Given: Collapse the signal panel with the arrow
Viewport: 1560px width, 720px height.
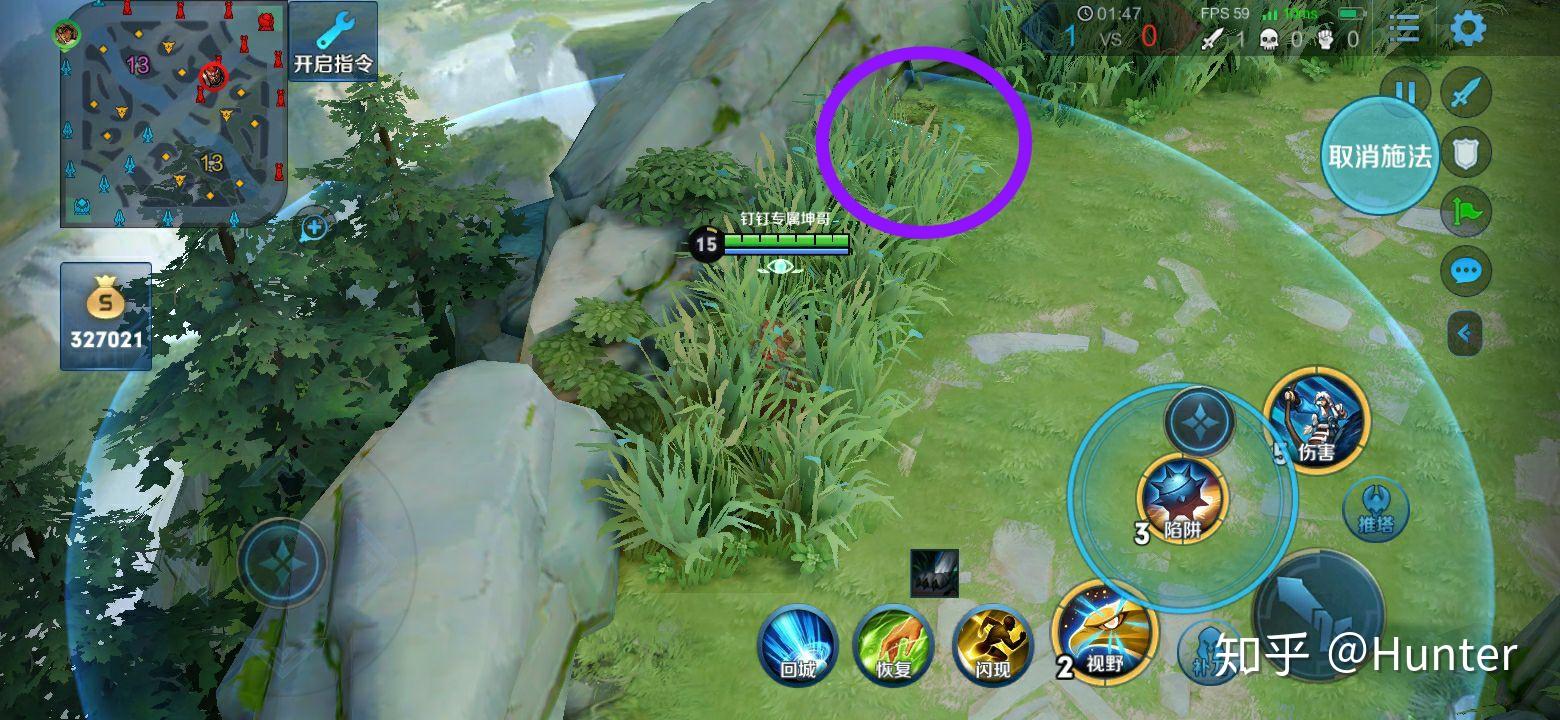Looking at the screenshot, I should point(1465,333).
